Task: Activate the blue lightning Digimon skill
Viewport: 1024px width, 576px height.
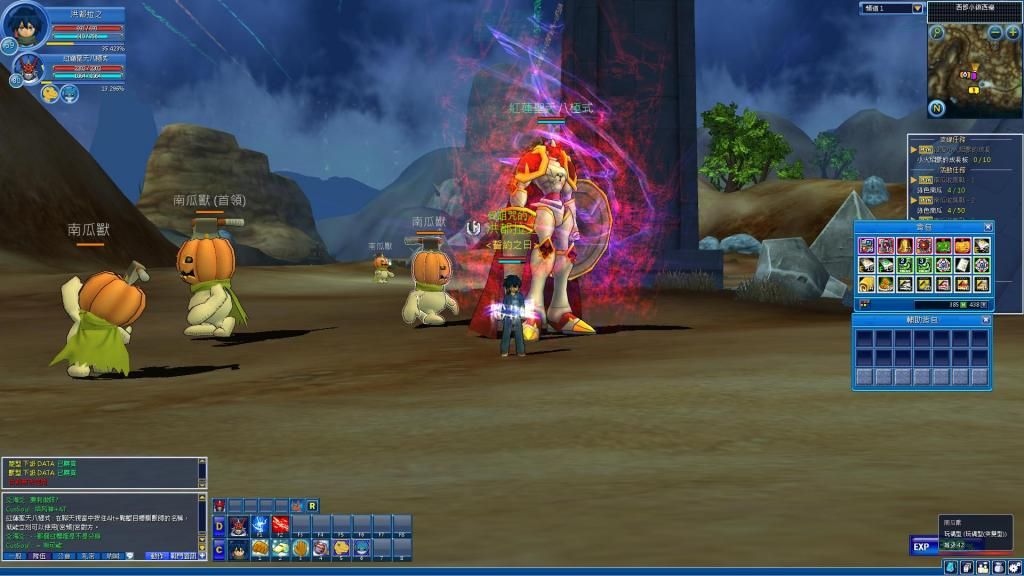Action: tap(259, 526)
